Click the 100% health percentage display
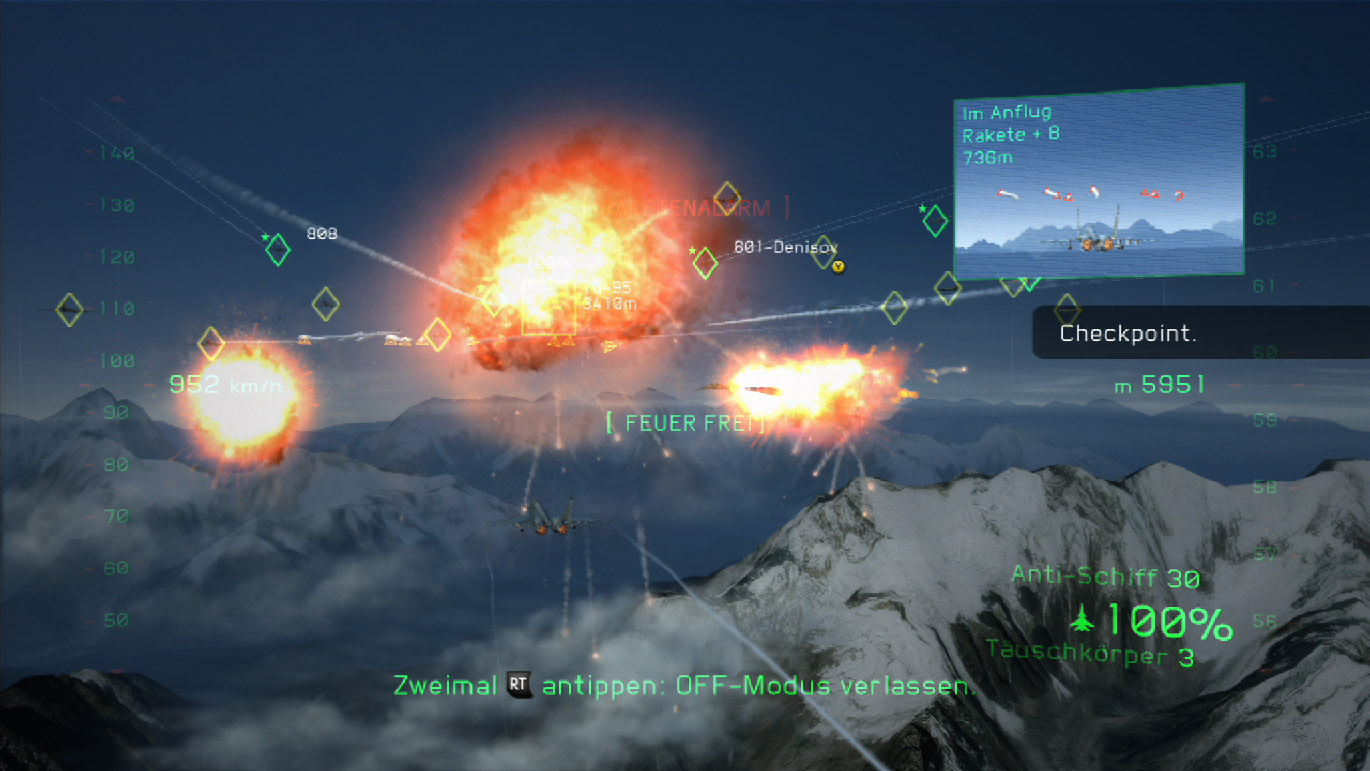This screenshot has width=1370, height=771. tap(1169, 620)
